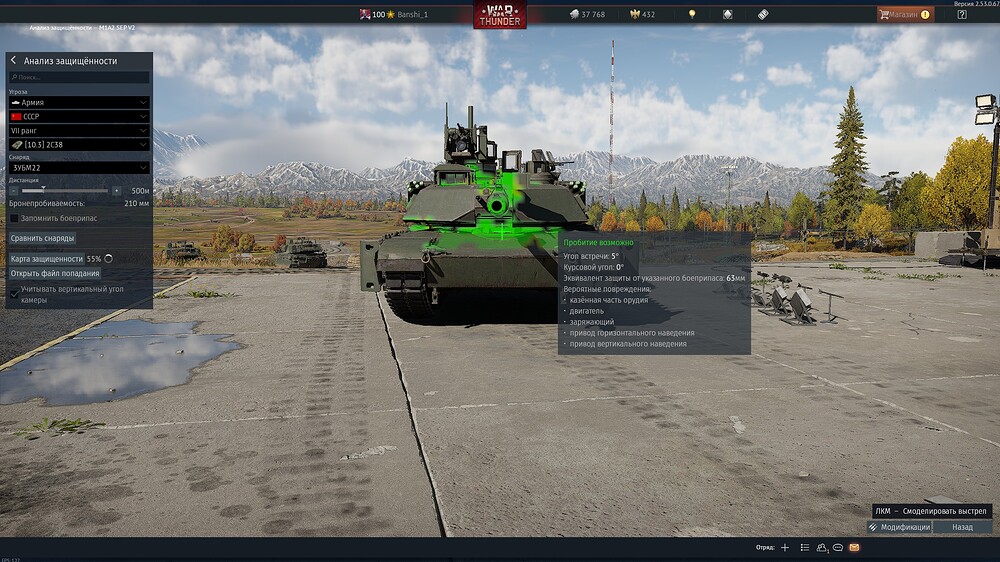Screen dimensions: 1000x562
Task: Open the Открыть файл попадания button
Action: pos(55,273)
